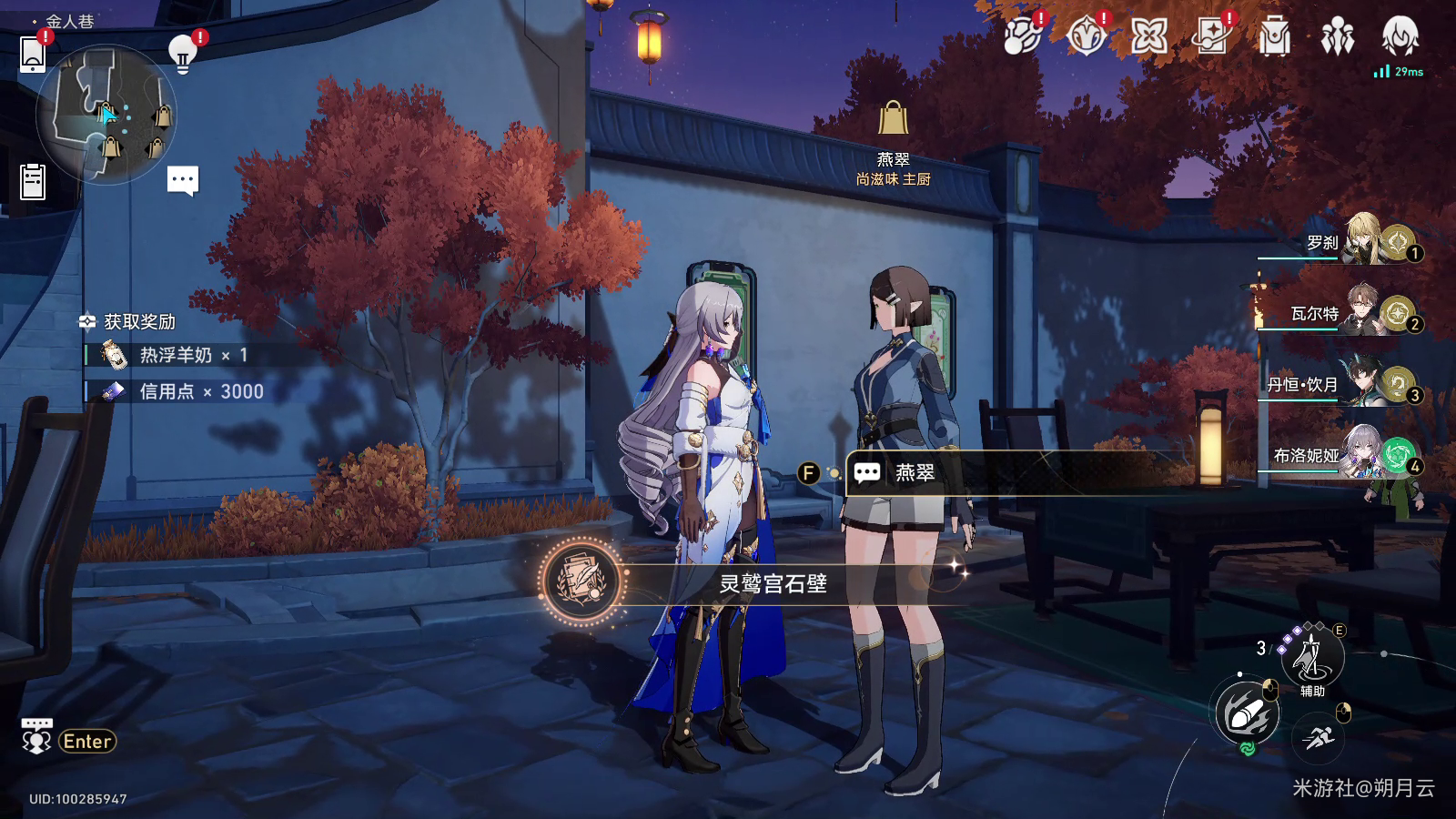Open the circular minimap

point(106,116)
